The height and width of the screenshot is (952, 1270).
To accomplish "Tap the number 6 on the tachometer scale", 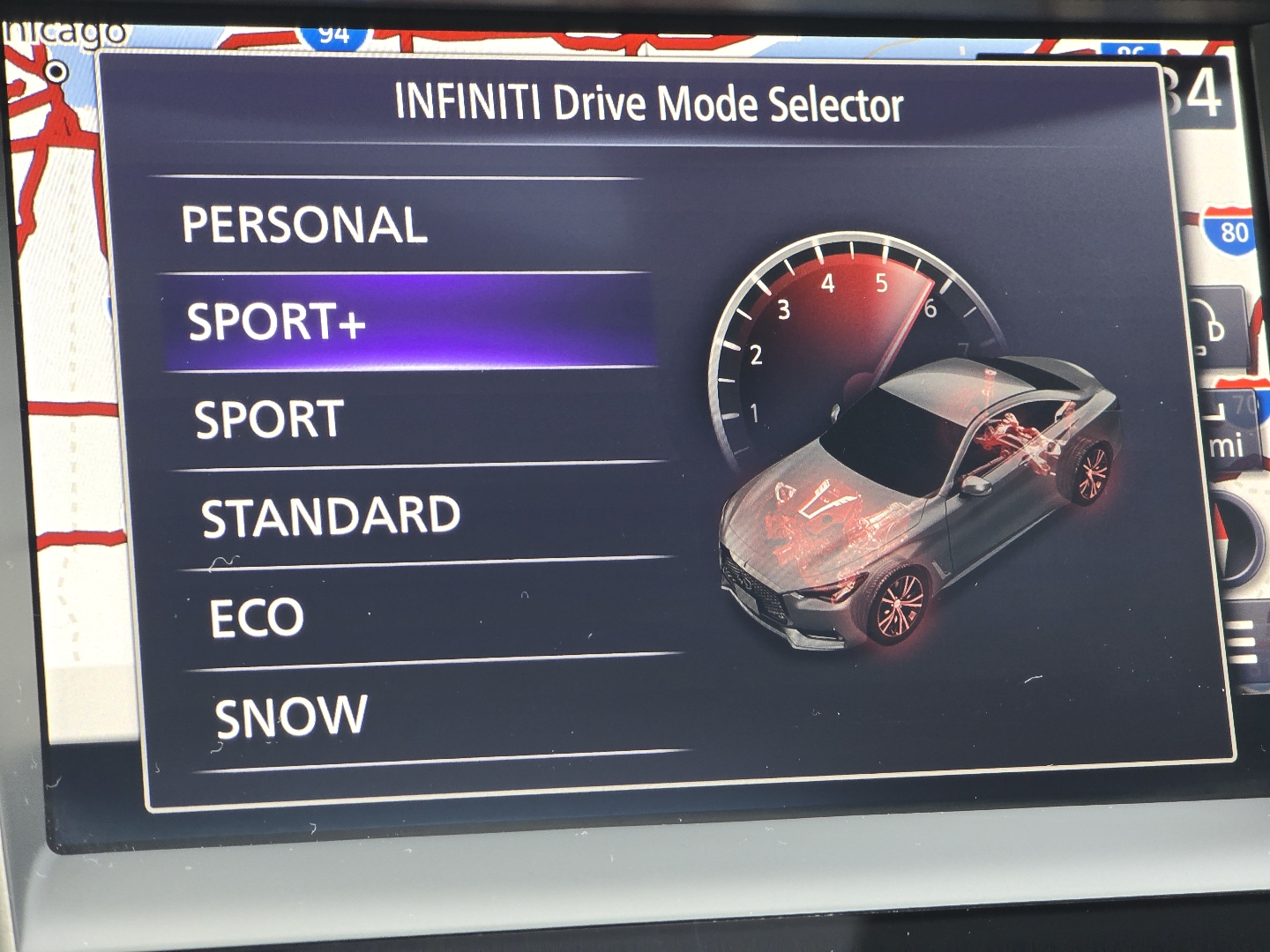I will tap(932, 309).
